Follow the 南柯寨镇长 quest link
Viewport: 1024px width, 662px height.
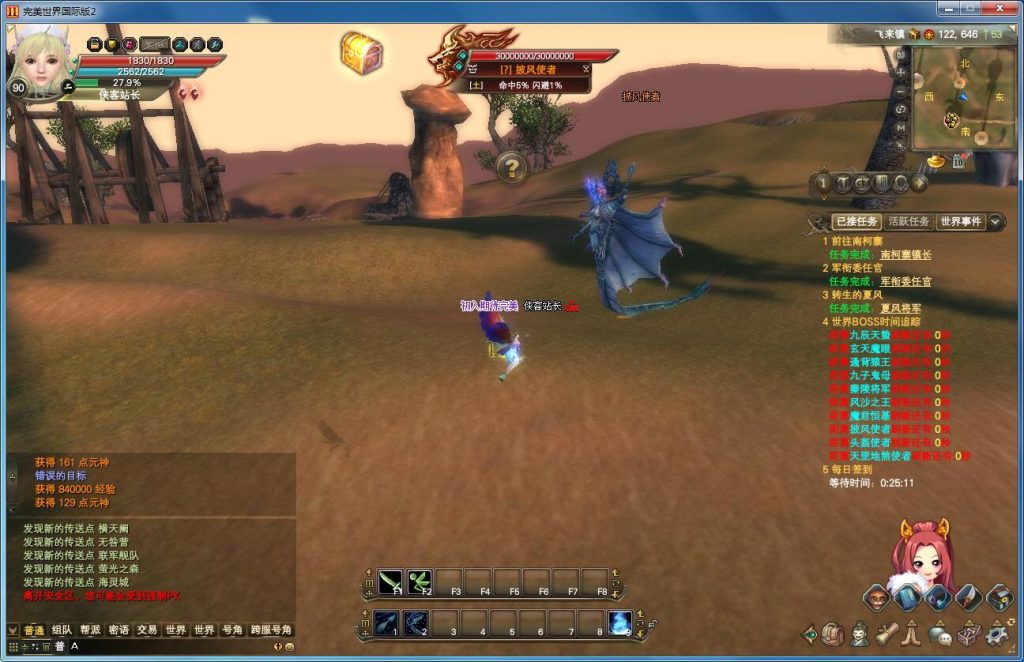click(901, 254)
